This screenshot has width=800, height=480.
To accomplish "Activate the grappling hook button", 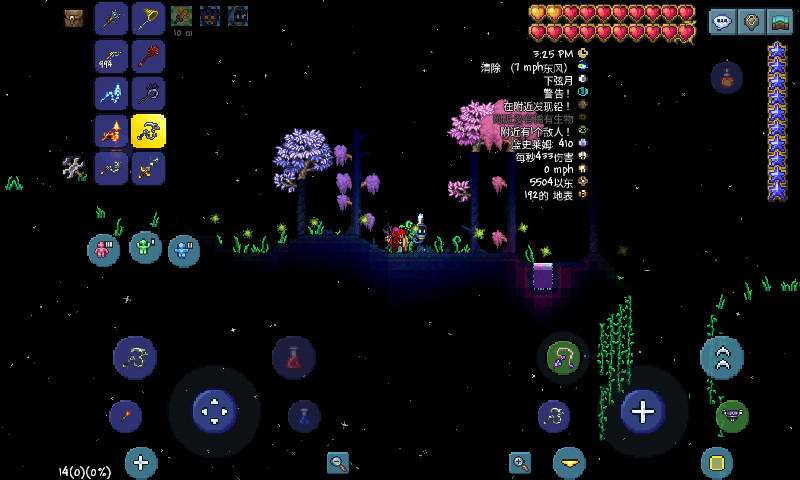I will click(x=563, y=357).
